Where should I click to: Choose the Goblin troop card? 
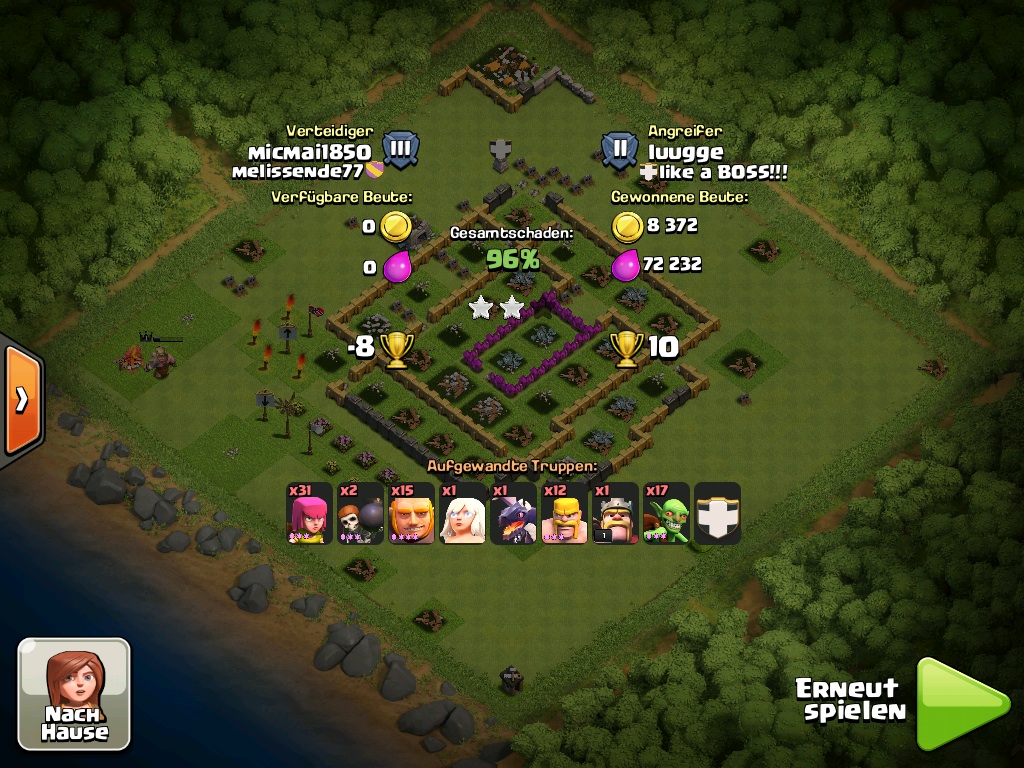[x=667, y=514]
